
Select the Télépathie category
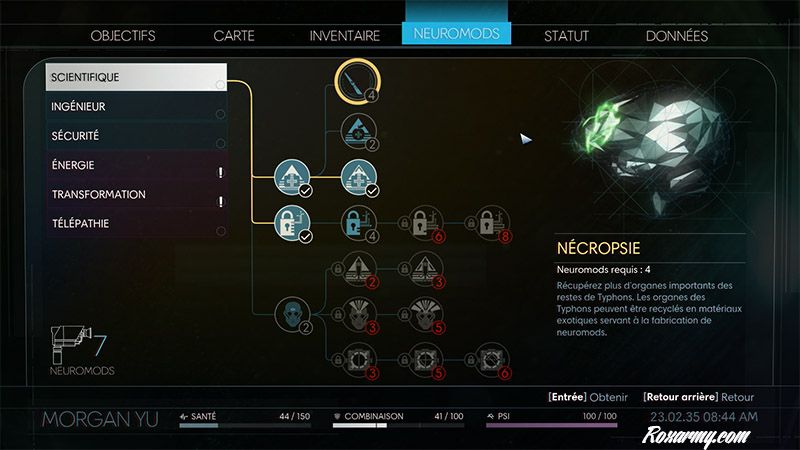coord(135,223)
